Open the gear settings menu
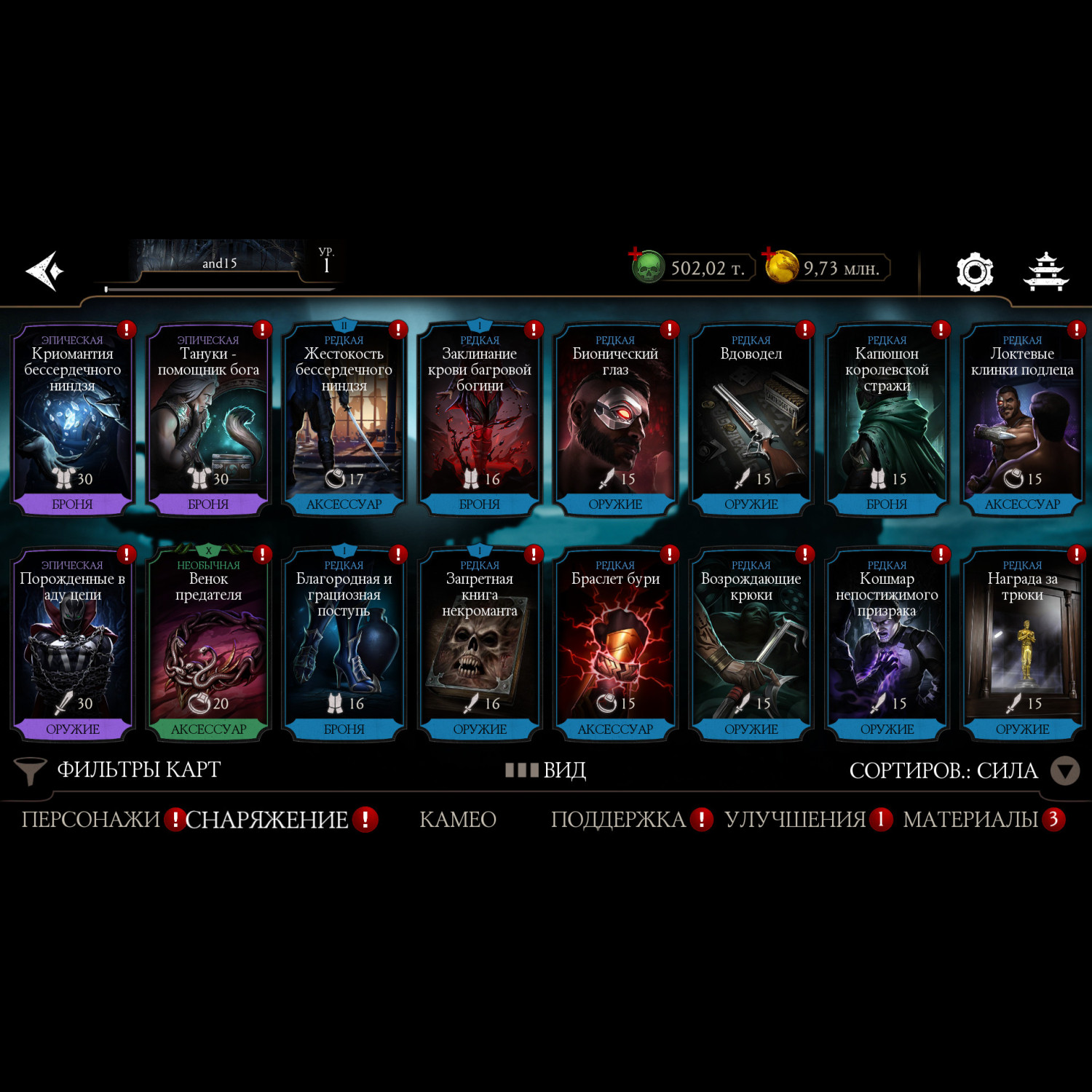Image resolution: width=1092 pixels, height=1092 pixels. point(974,272)
